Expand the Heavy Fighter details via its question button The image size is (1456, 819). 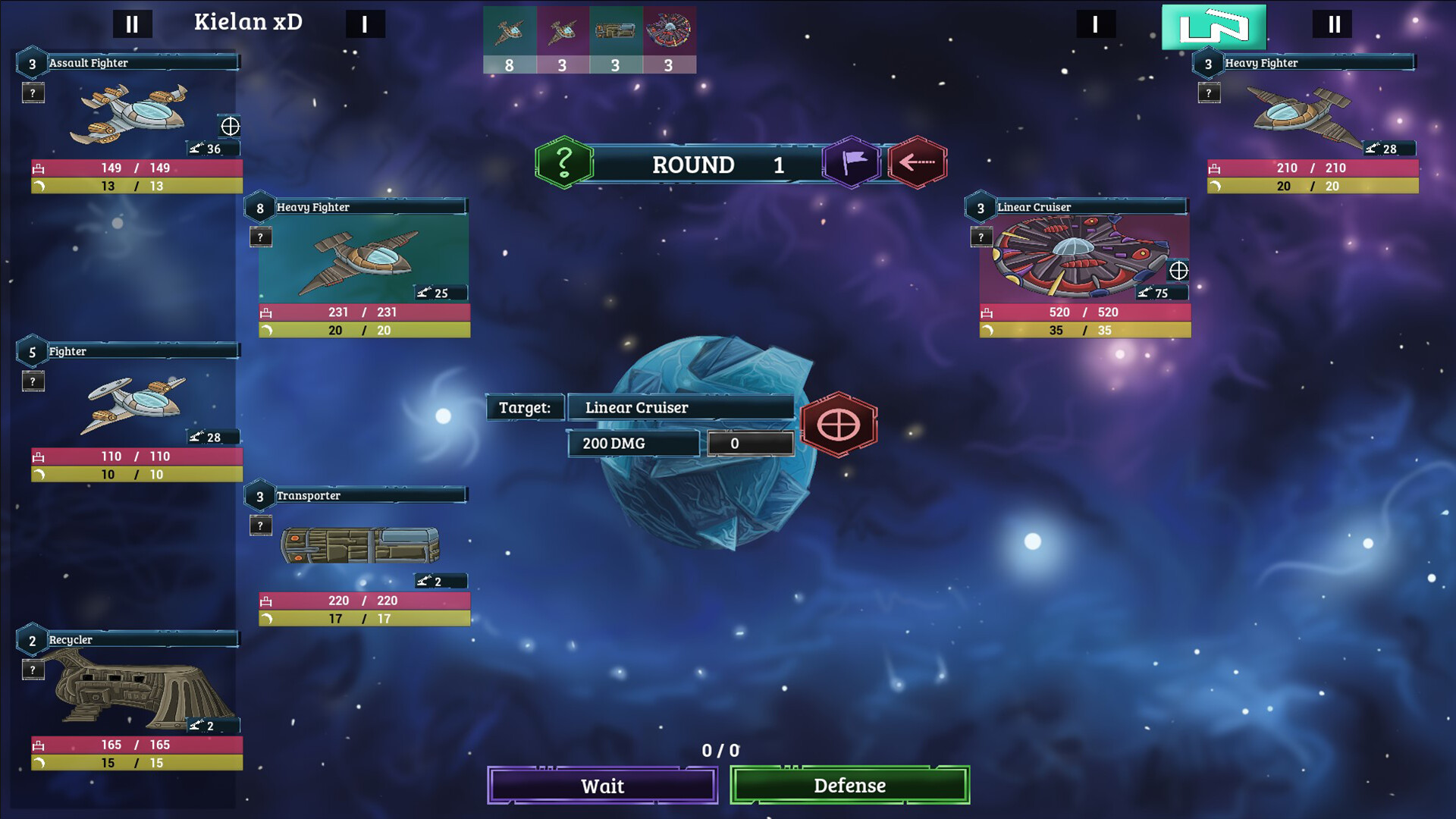coord(261,237)
